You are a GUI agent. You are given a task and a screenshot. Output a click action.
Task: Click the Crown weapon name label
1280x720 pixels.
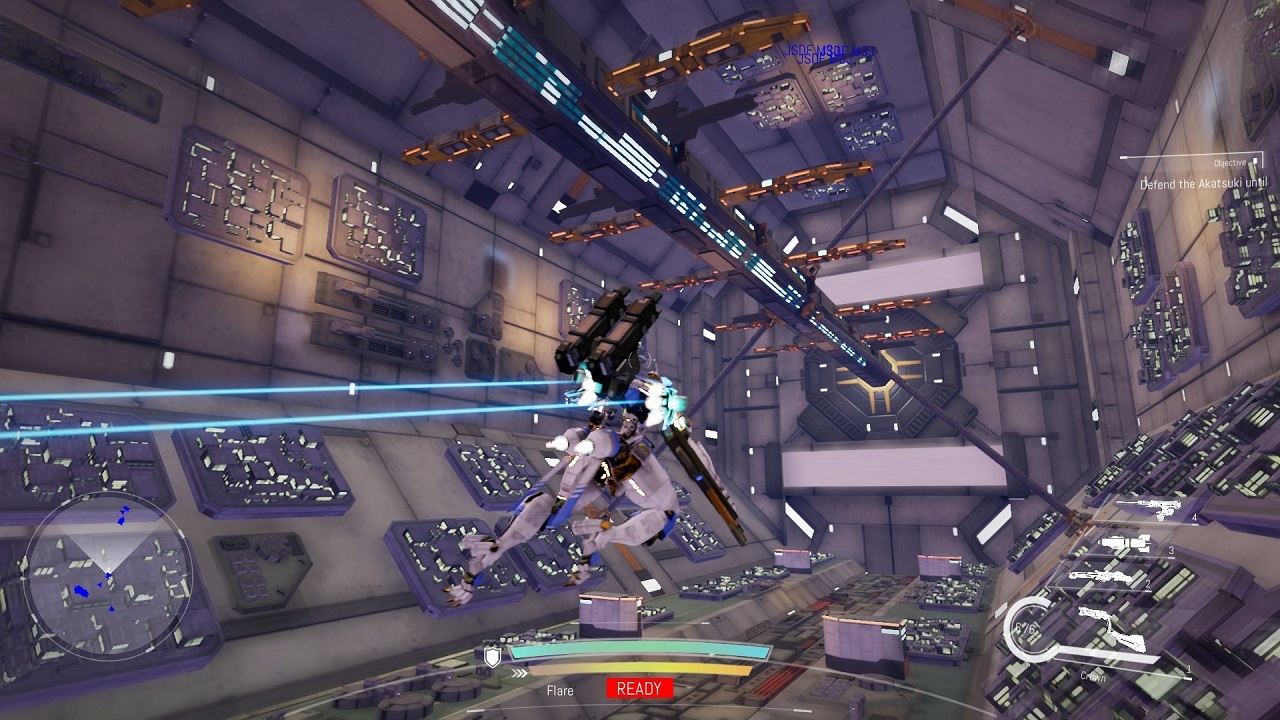(x=1093, y=677)
